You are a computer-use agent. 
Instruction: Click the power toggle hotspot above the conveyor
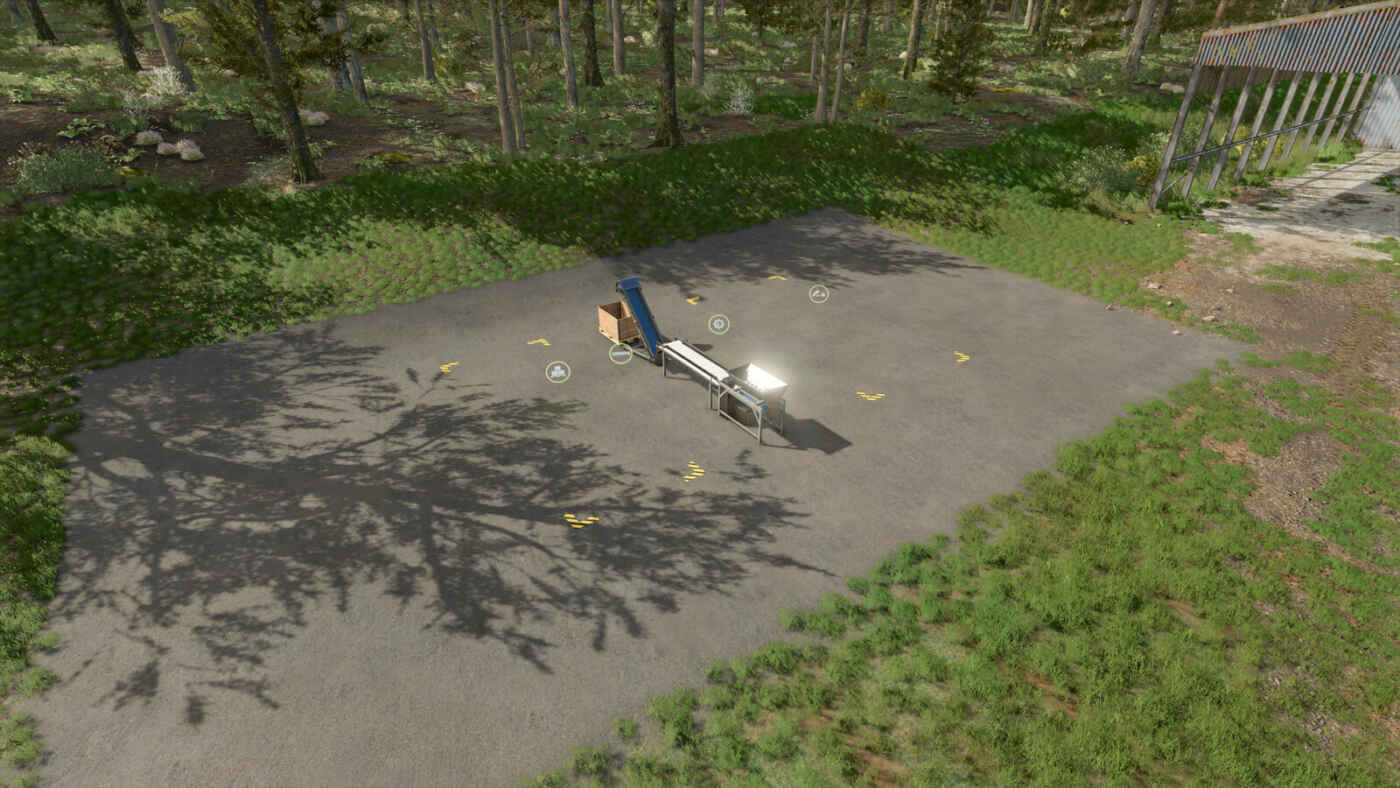click(718, 324)
